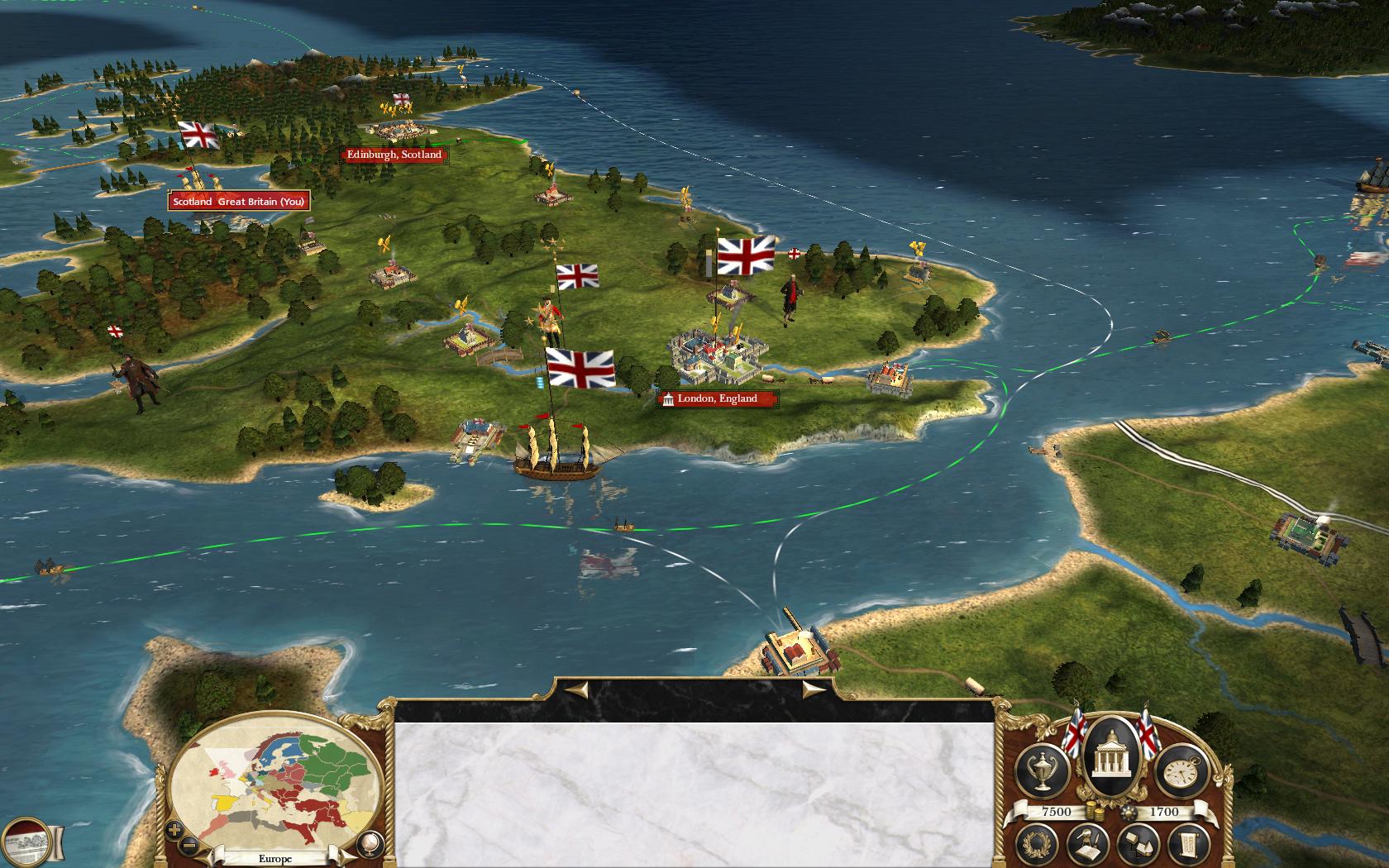Zoom in the minimap with plus button
Viewport: 1389px width, 868px height.
pos(174,828)
